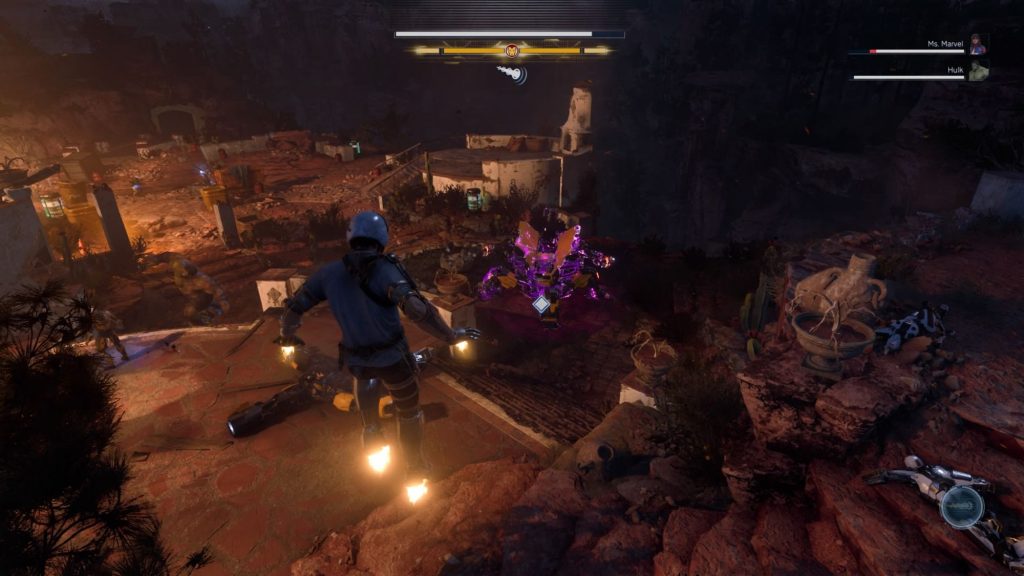
Task: Select the Hulk teammate portrait
Action: tap(978, 71)
